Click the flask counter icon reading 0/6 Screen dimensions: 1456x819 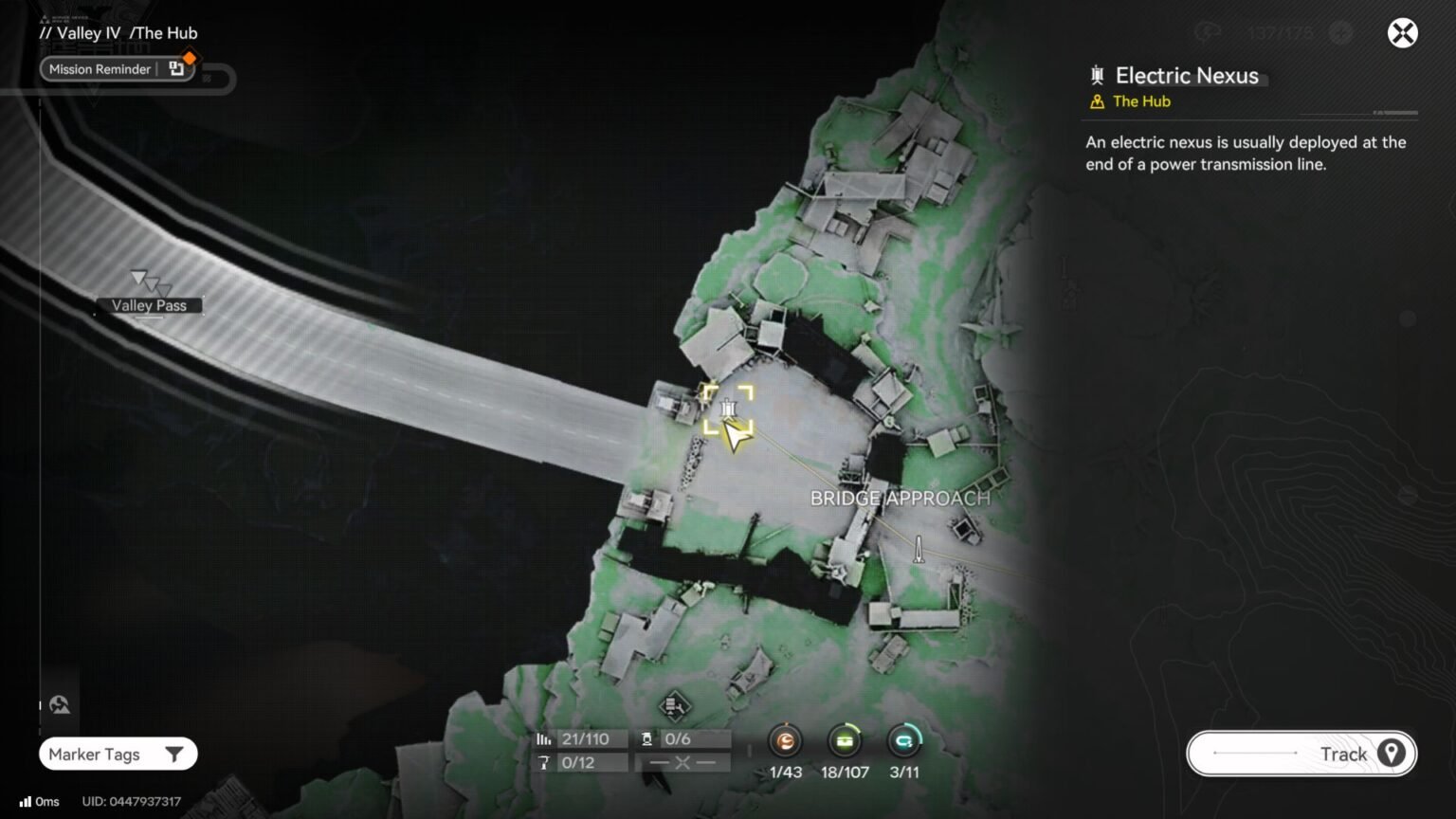pyautogui.click(x=646, y=737)
